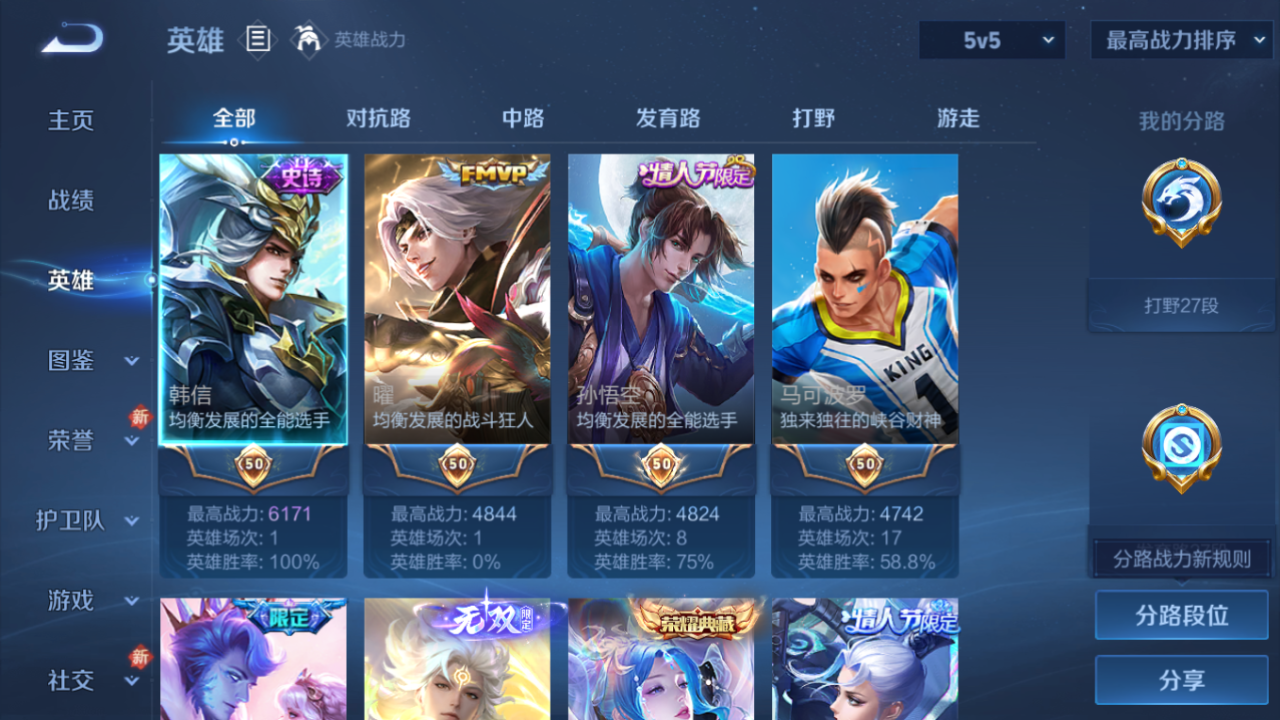Open the 5v5 mode dropdown
This screenshot has width=1280, height=720.
[x=991, y=41]
